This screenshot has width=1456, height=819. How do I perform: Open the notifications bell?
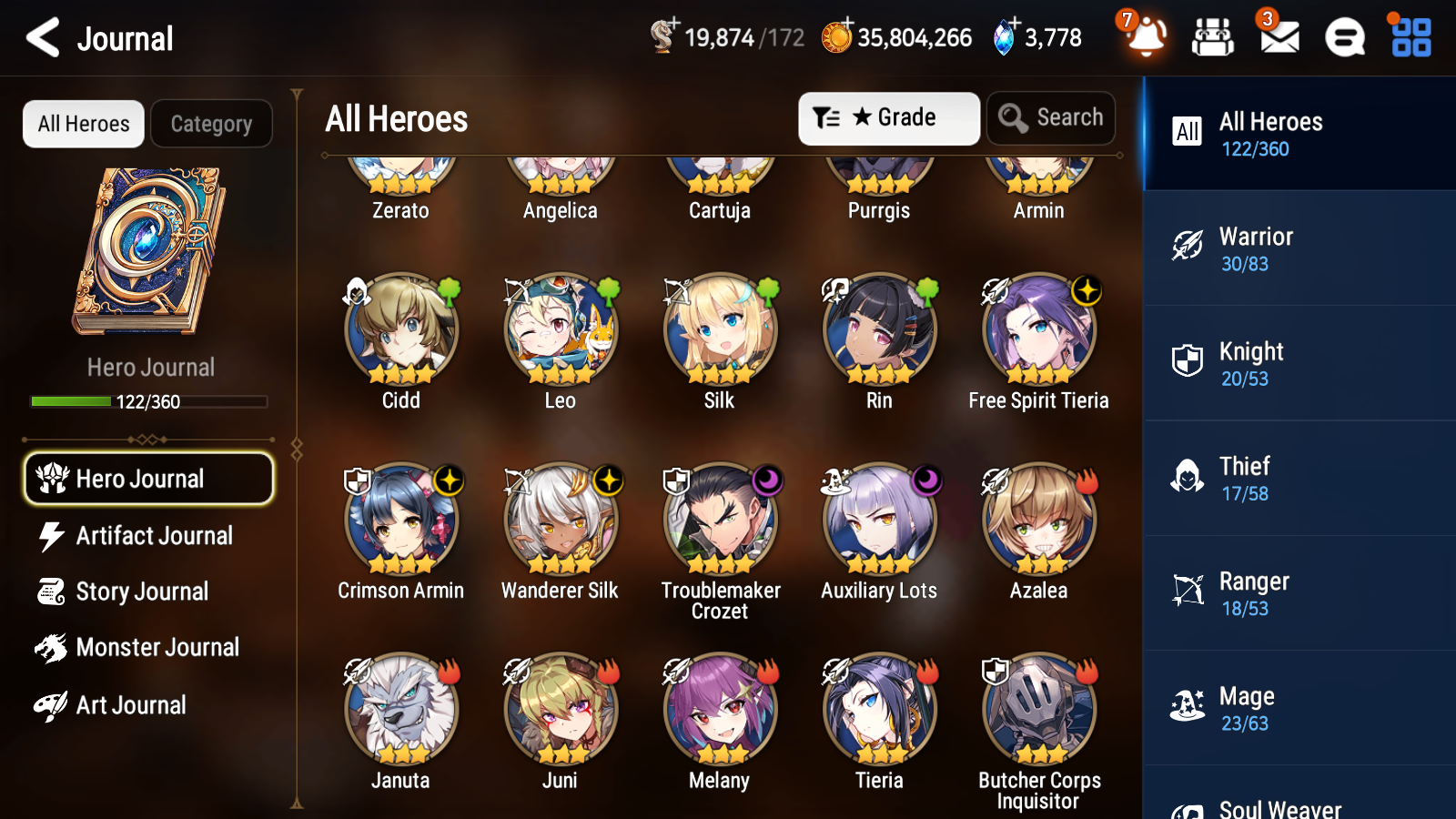(x=1146, y=37)
